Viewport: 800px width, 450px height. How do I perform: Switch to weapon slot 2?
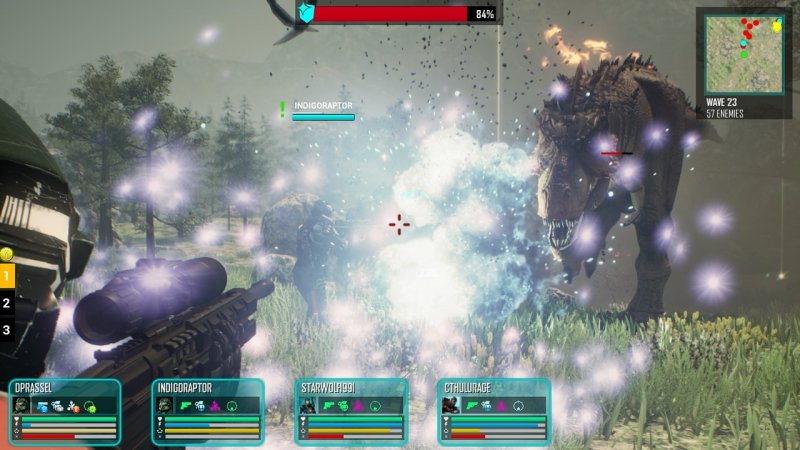7,302
